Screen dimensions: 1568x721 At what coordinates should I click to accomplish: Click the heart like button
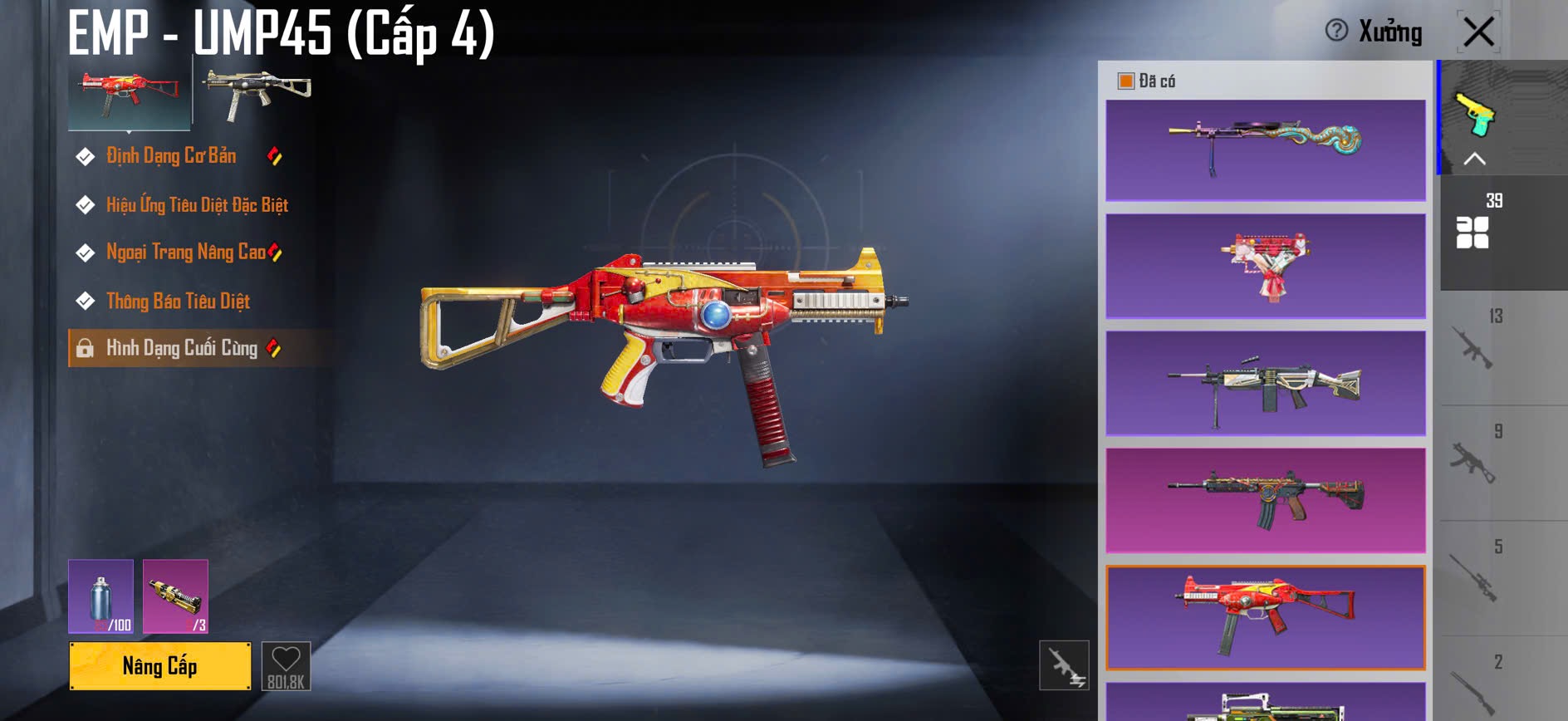[x=286, y=665]
